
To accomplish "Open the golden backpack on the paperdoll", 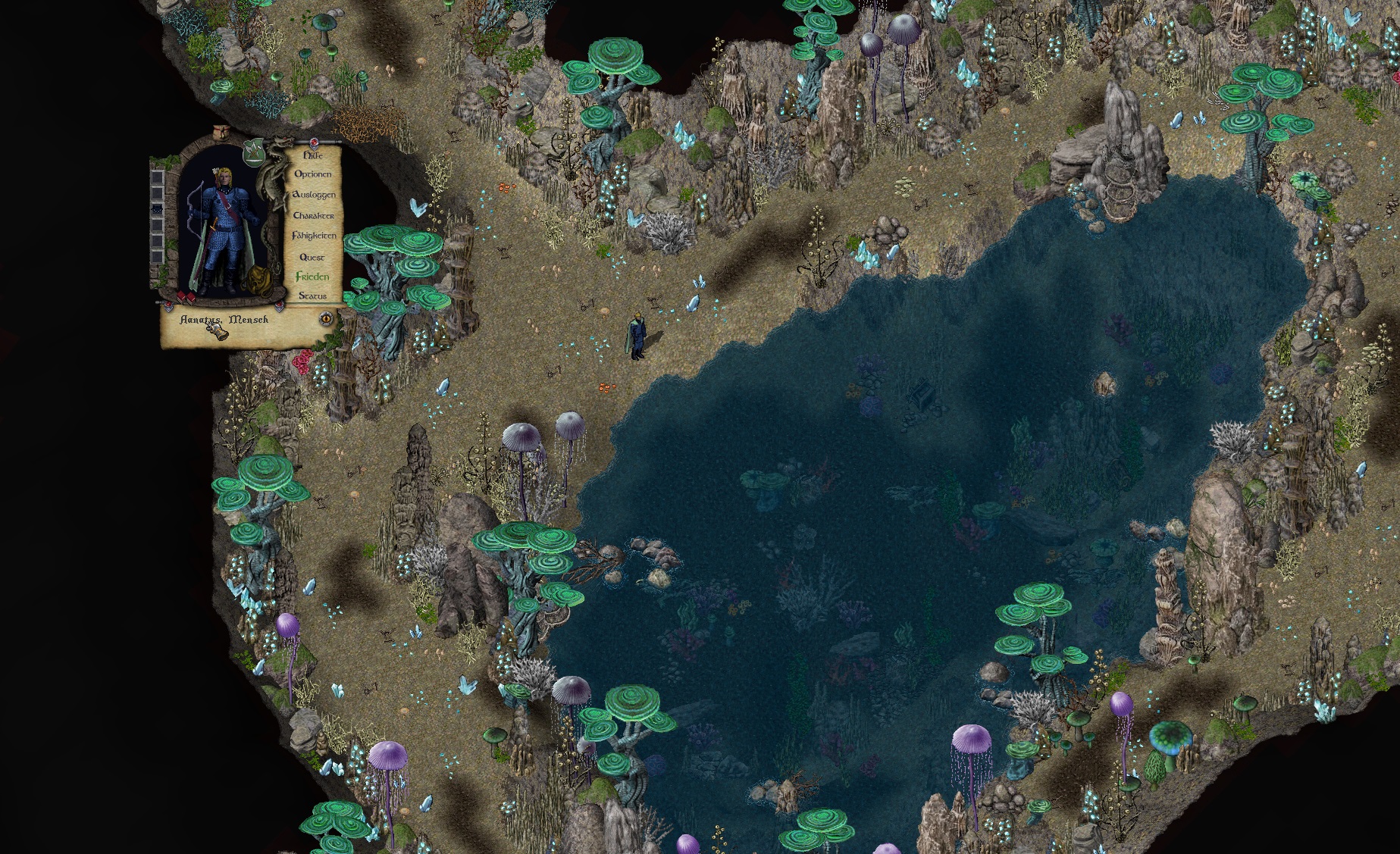I will pyautogui.click(x=255, y=282).
